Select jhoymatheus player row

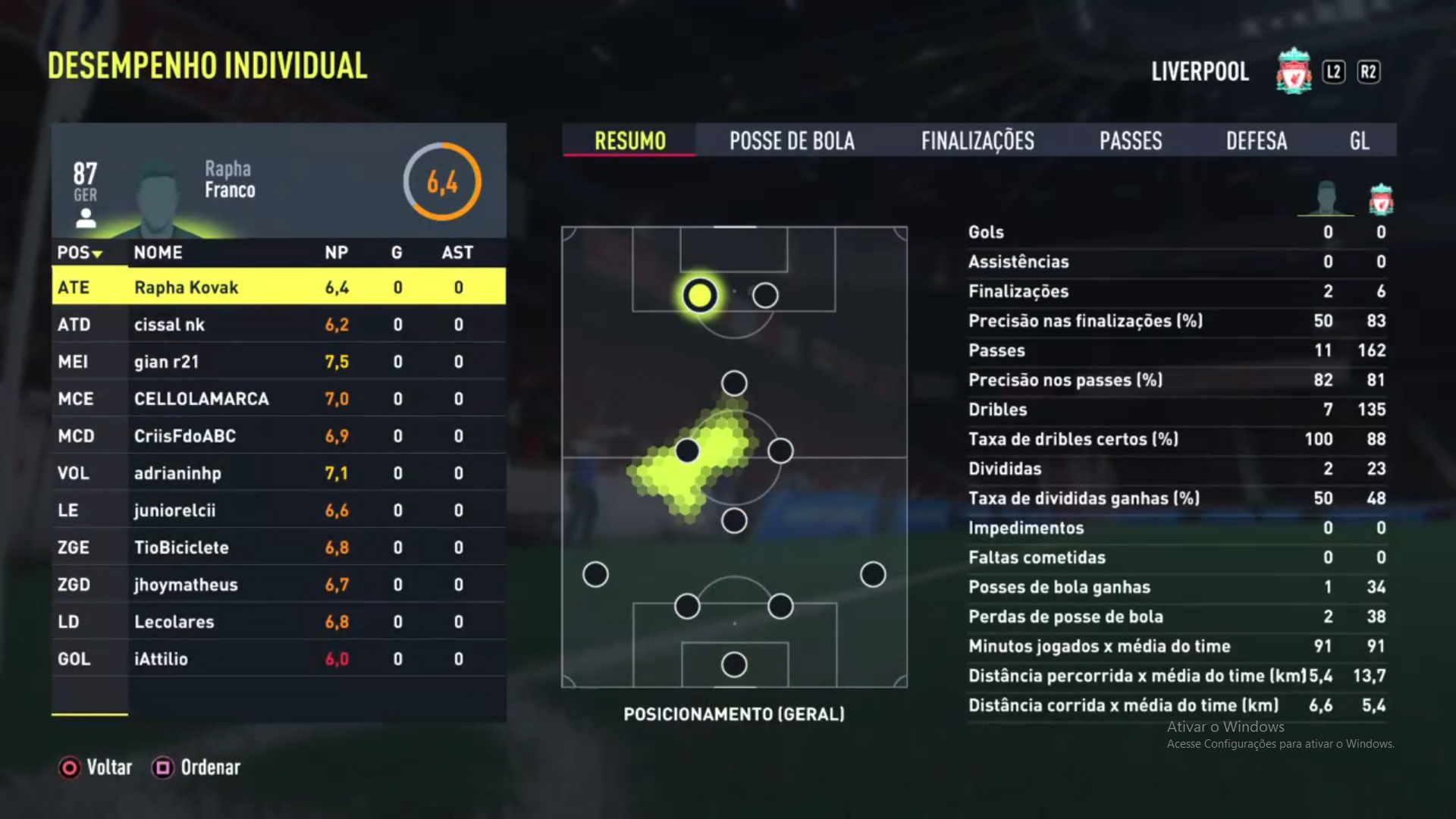point(278,585)
